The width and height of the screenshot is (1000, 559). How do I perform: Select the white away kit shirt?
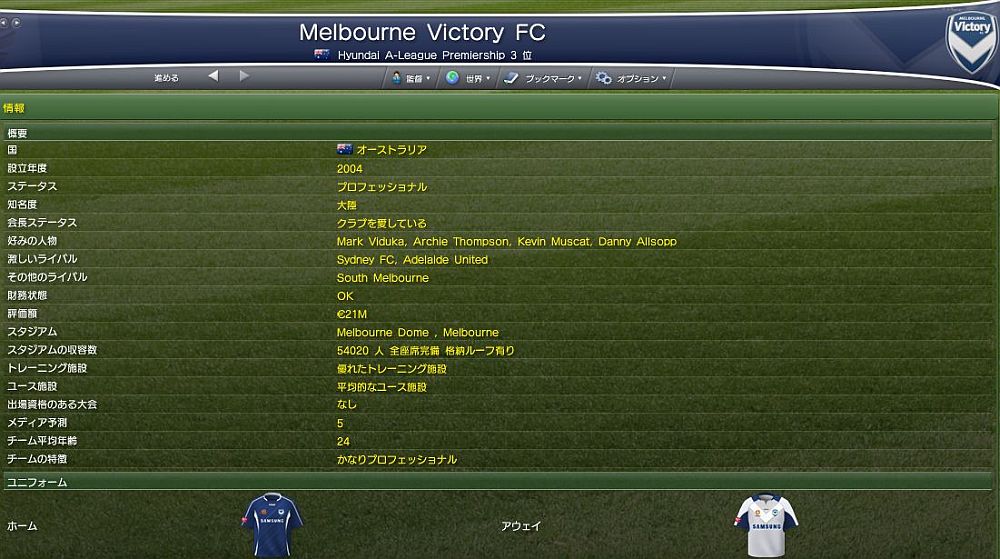766,524
